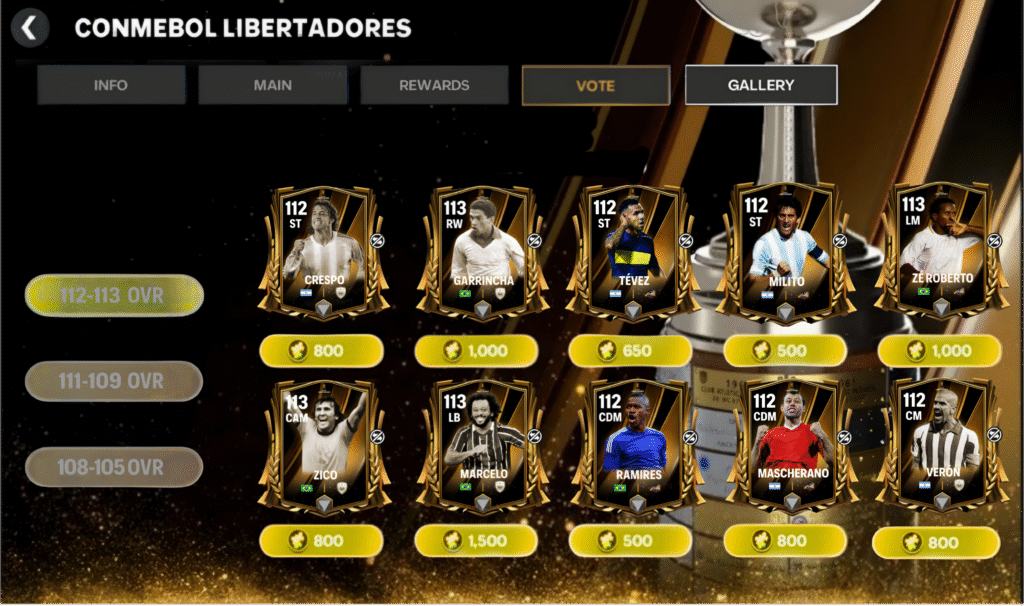Go back with the arrow button
This screenshot has width=1024, height=606.
pyautogui.click(x=30, y=28)
